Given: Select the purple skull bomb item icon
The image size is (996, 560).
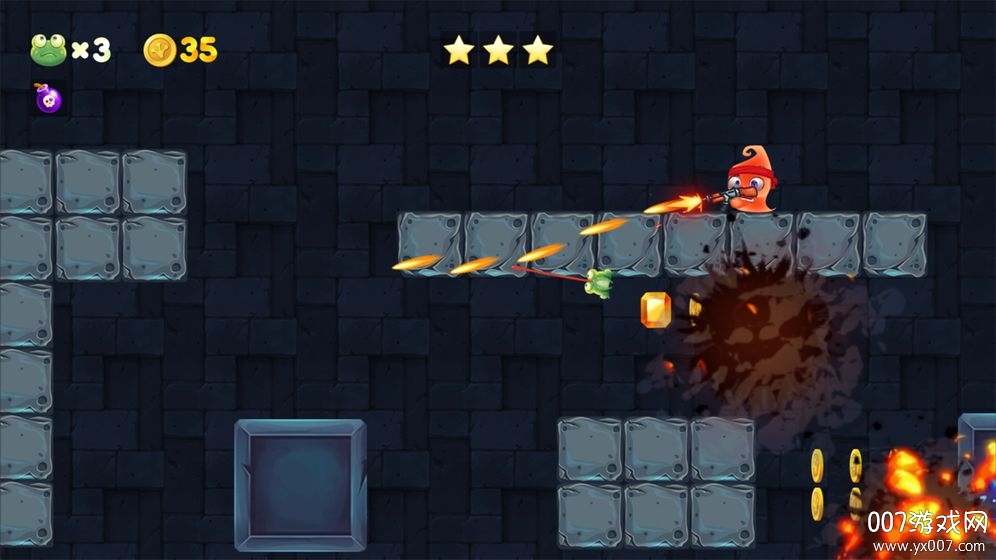Looking at the screenshot, I should pos(47,98).
